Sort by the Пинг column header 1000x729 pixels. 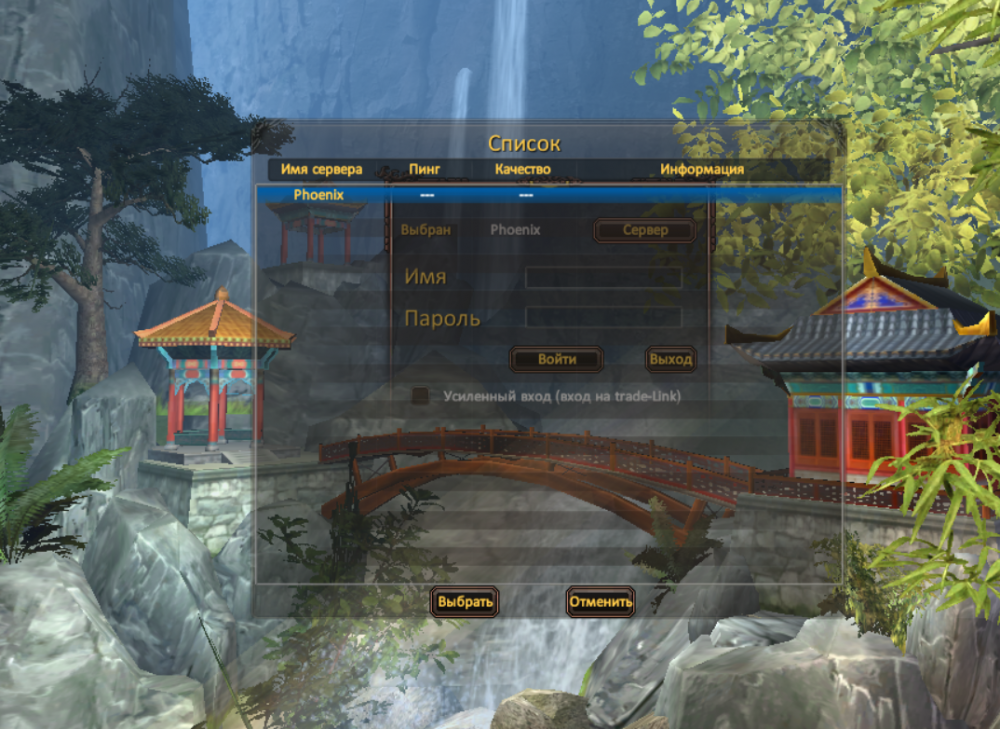click(424, 169)
